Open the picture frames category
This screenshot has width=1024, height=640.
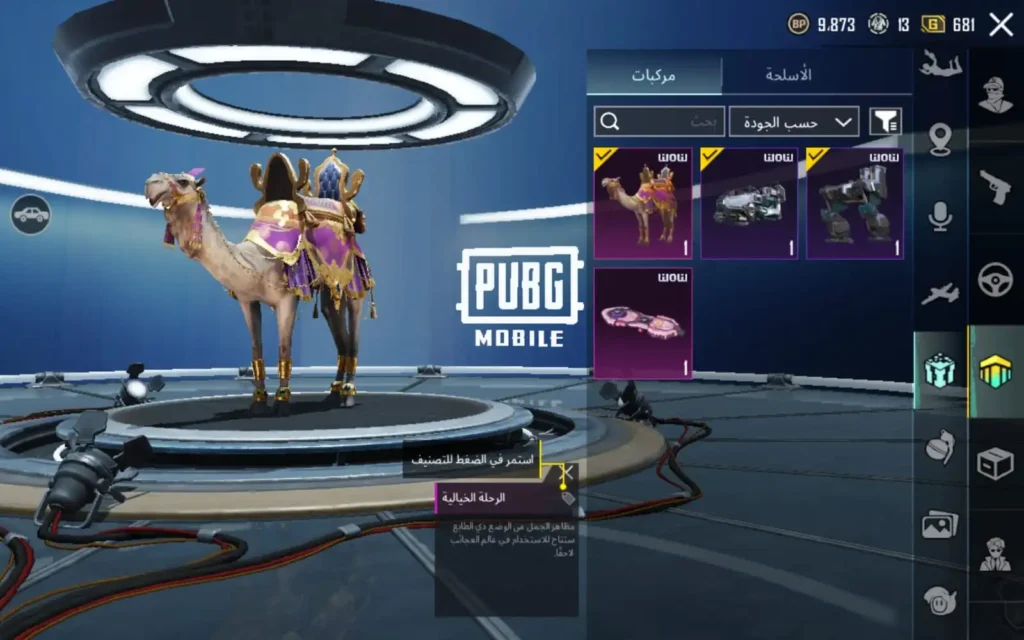coord(940,523)
